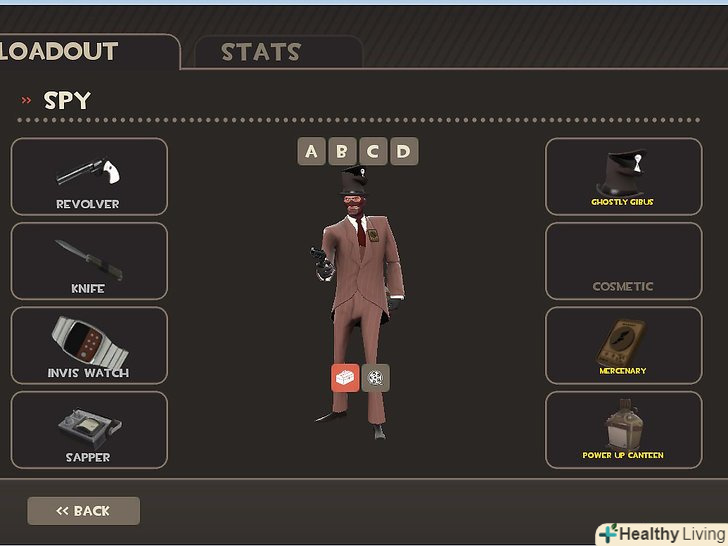Go back with the Back button
The width and height of the screenshot is (728, 546).
[83, 511]
